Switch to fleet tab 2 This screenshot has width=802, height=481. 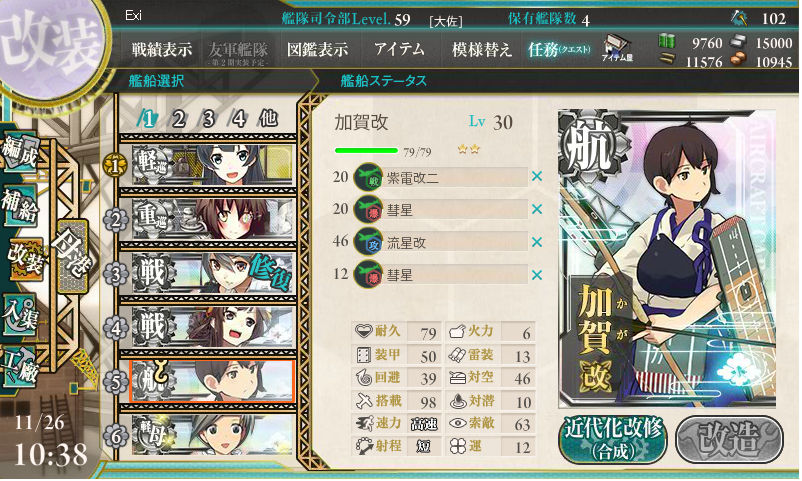tap(179, 118)
